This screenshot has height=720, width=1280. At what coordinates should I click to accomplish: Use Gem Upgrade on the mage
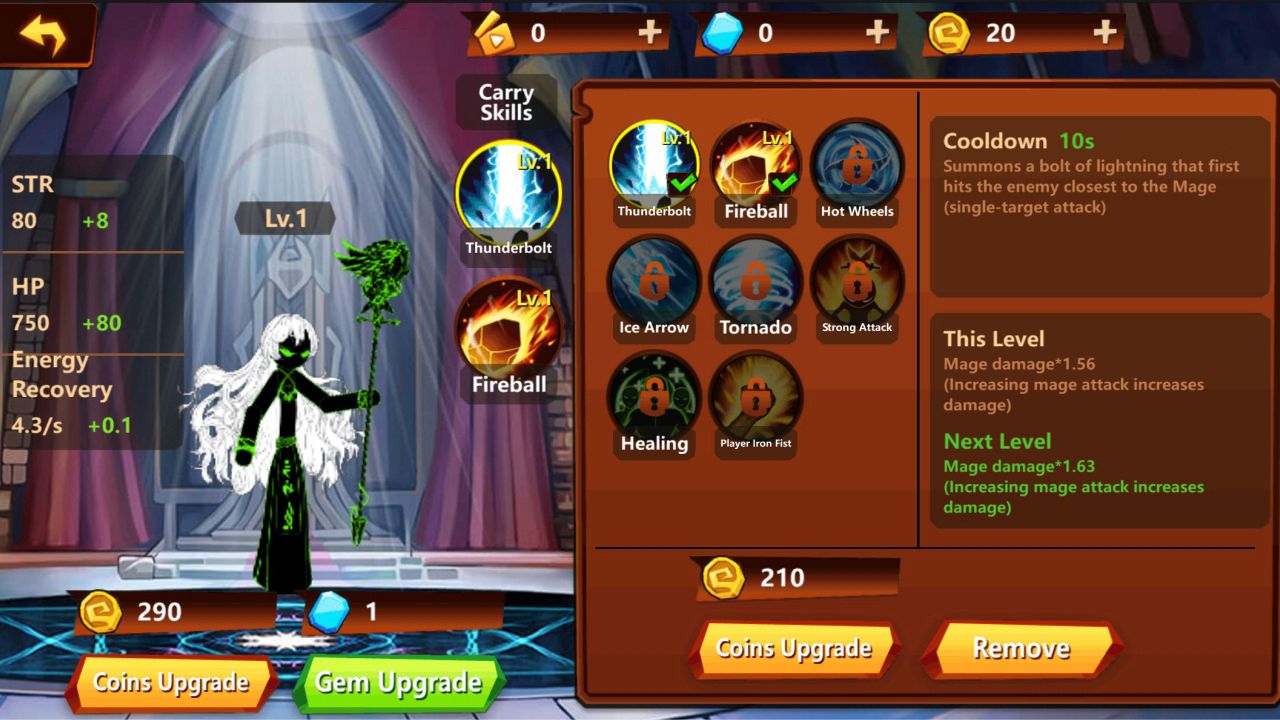tap(398, 683)
